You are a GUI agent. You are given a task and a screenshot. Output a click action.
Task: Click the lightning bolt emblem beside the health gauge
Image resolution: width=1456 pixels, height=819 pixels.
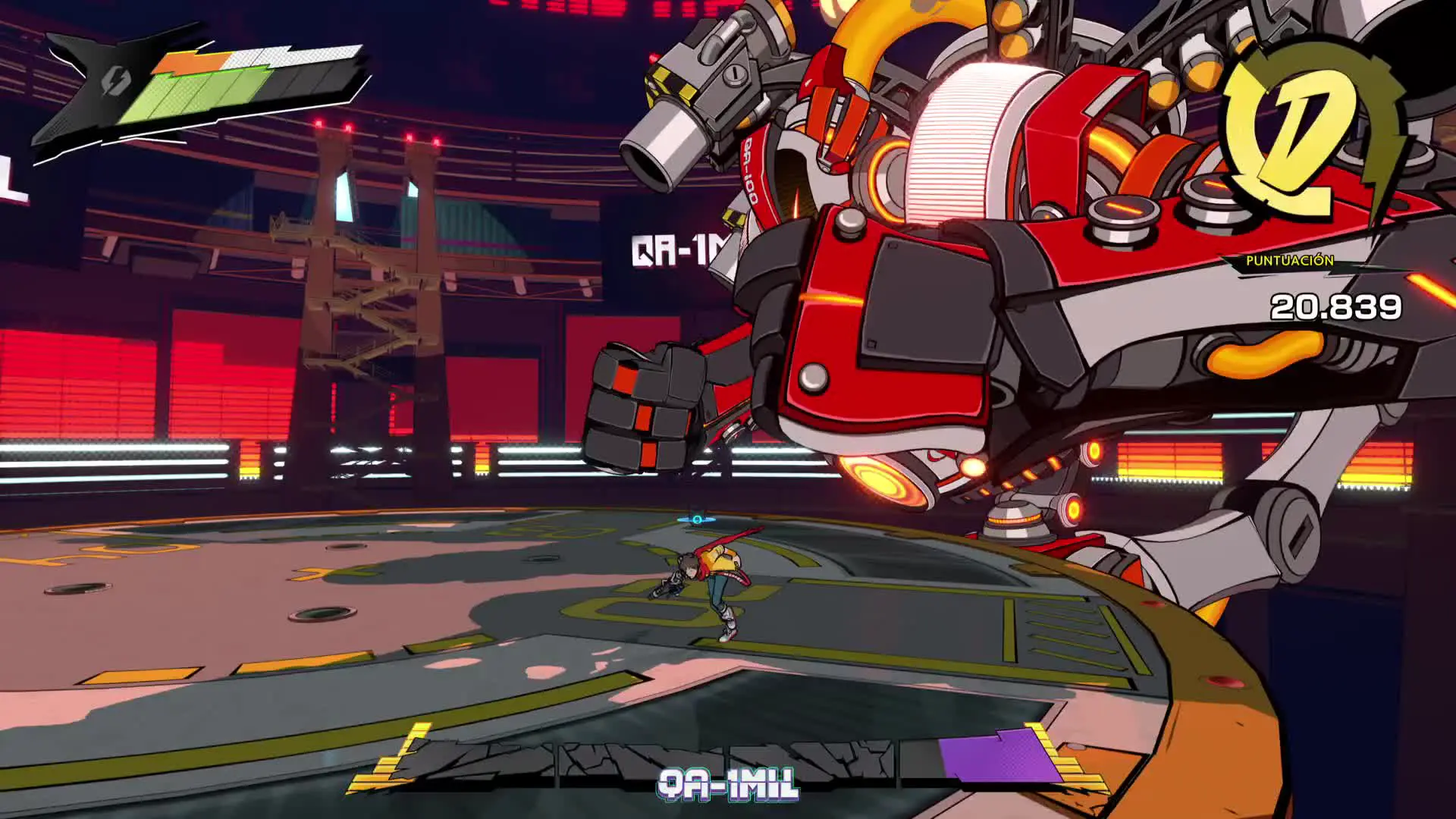point(114,80)
